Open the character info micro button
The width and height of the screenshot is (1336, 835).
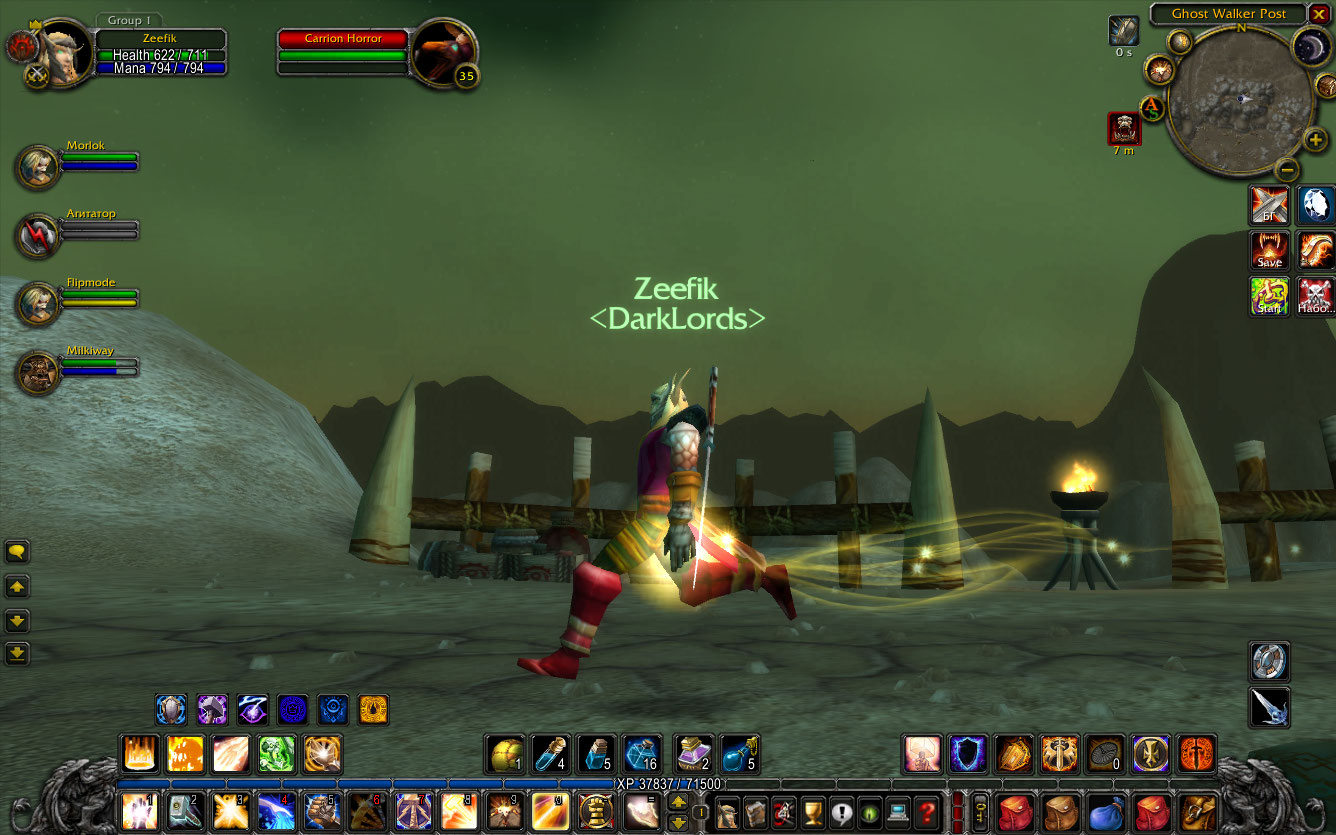727,810
